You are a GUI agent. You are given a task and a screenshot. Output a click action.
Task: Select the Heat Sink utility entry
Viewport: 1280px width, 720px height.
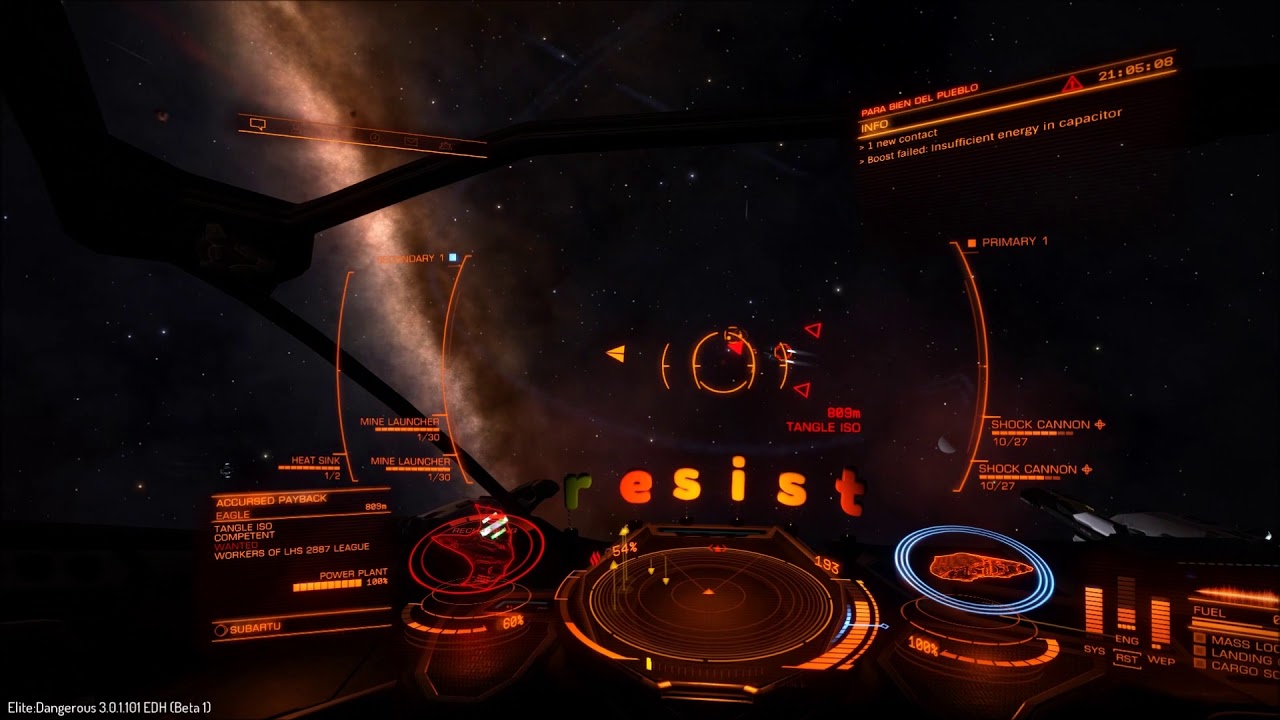(x=315, y=462)
